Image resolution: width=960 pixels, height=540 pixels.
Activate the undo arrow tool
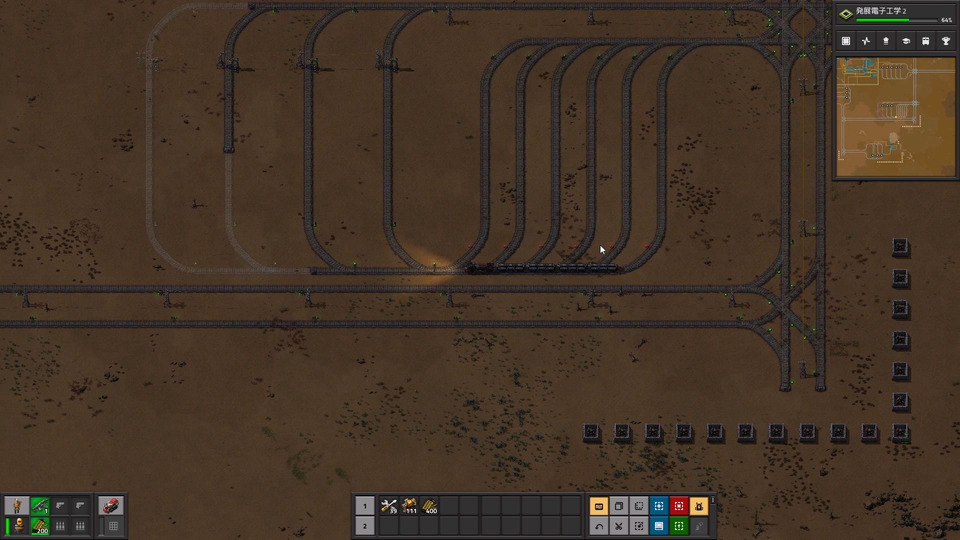pos(599,526)
